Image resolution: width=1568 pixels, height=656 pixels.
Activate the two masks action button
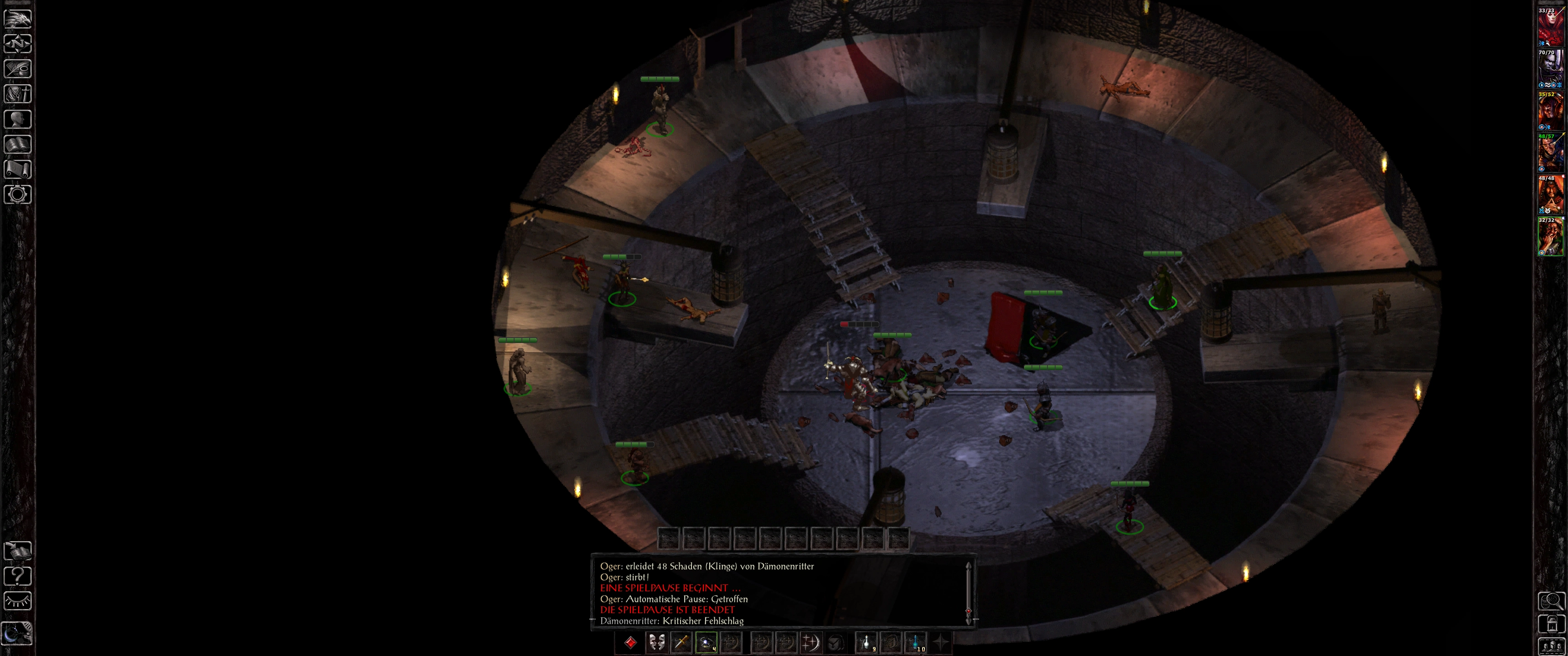tap(656, 642)
